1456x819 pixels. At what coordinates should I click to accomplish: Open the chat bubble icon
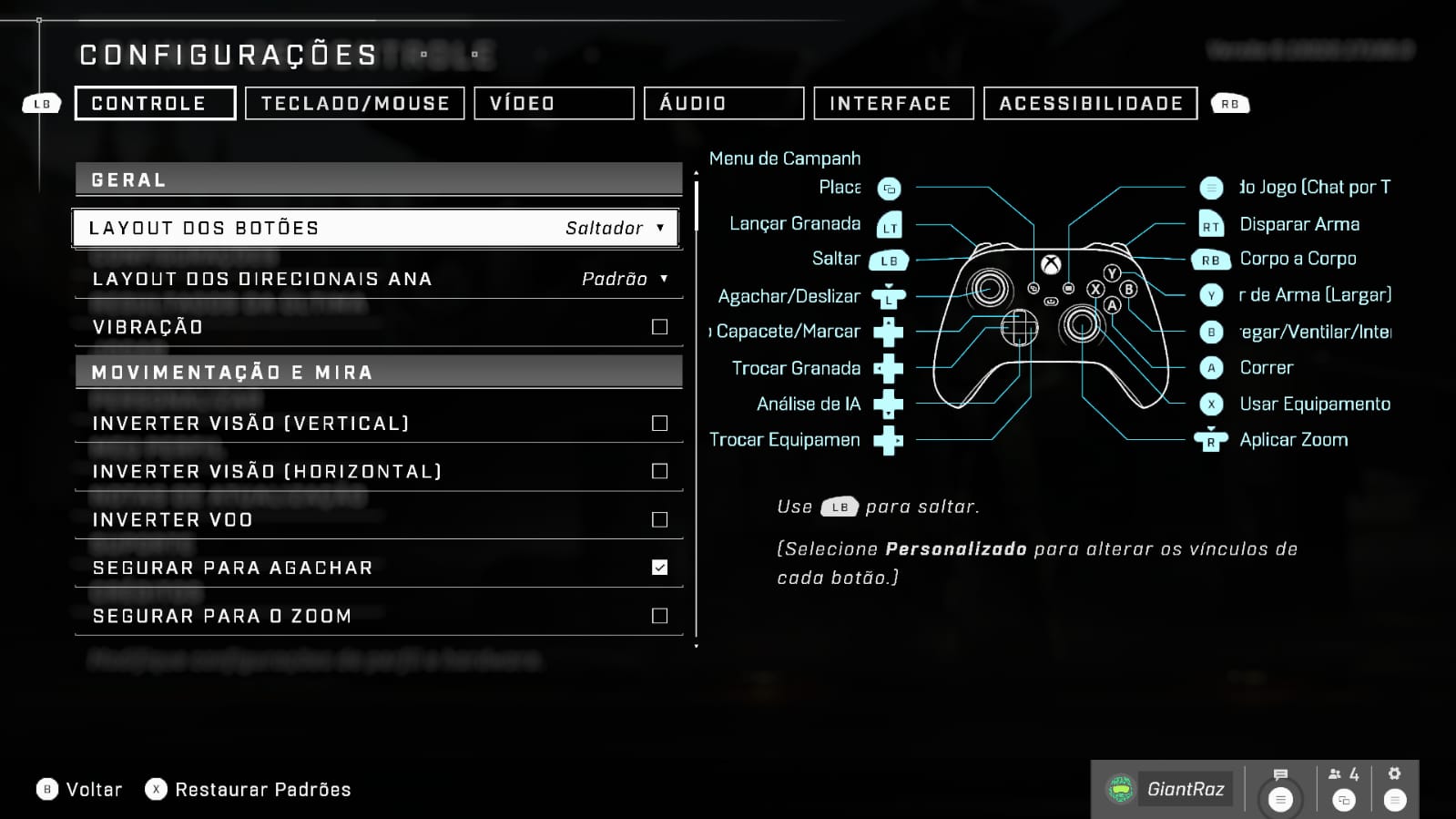[x=1280, y=775]
